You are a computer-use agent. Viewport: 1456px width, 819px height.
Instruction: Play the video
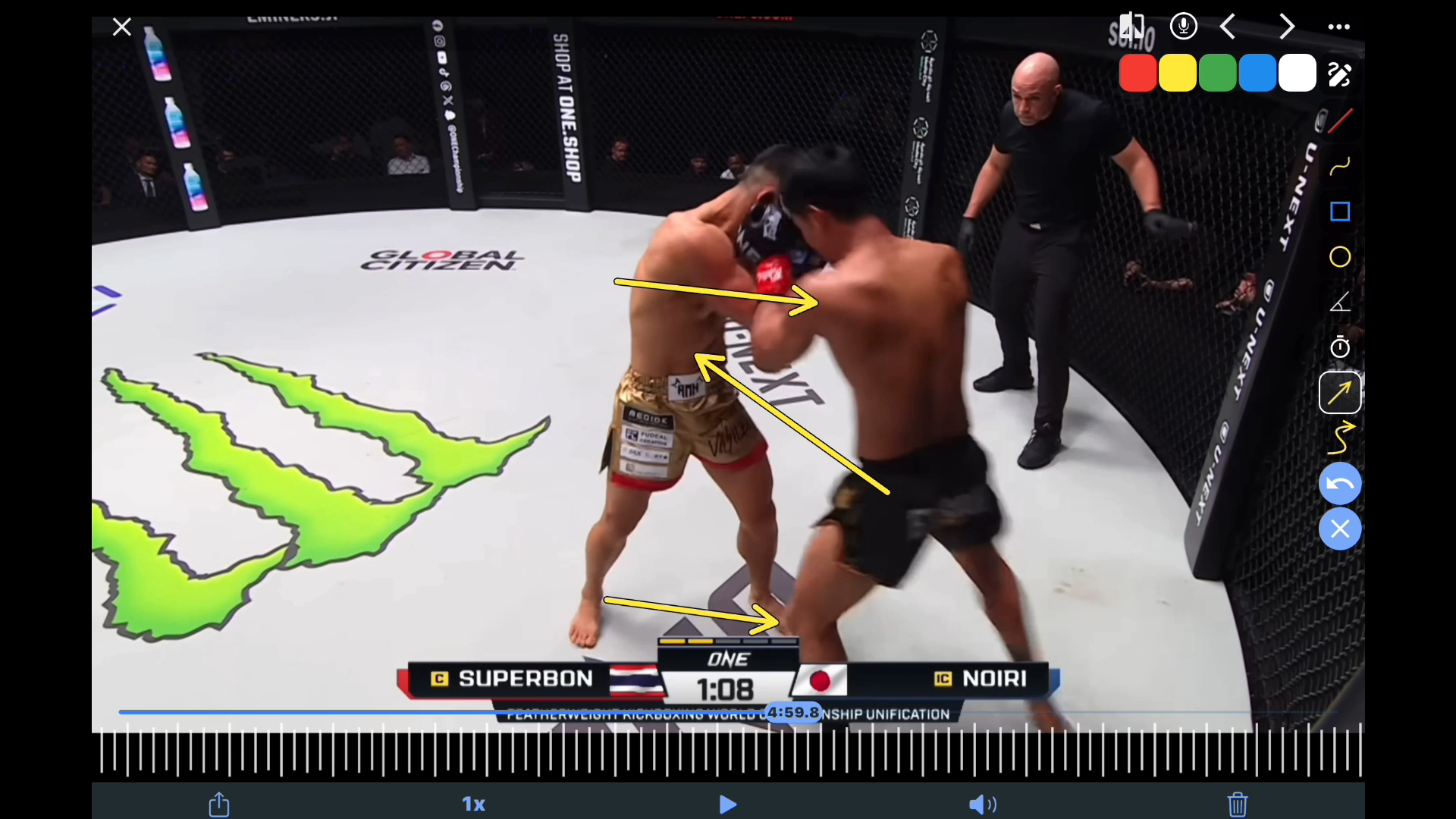(727, 805)
